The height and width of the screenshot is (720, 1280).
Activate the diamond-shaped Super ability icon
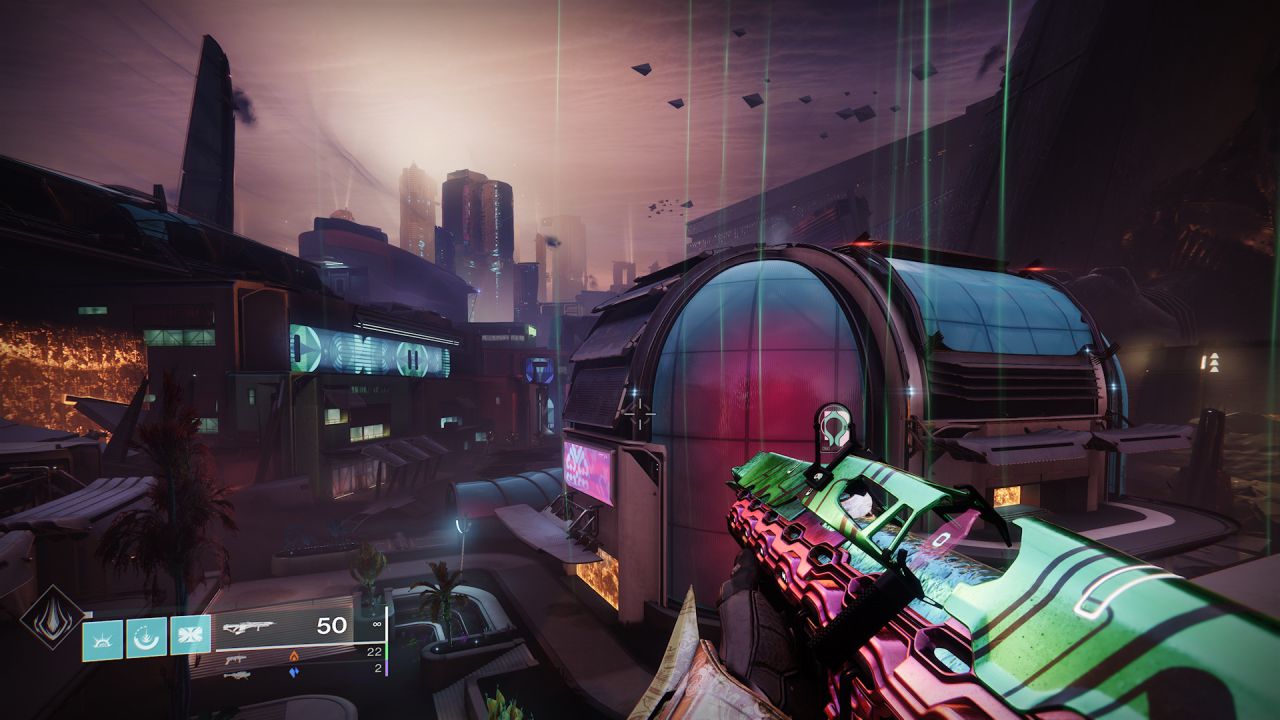(x=52, y=618)
